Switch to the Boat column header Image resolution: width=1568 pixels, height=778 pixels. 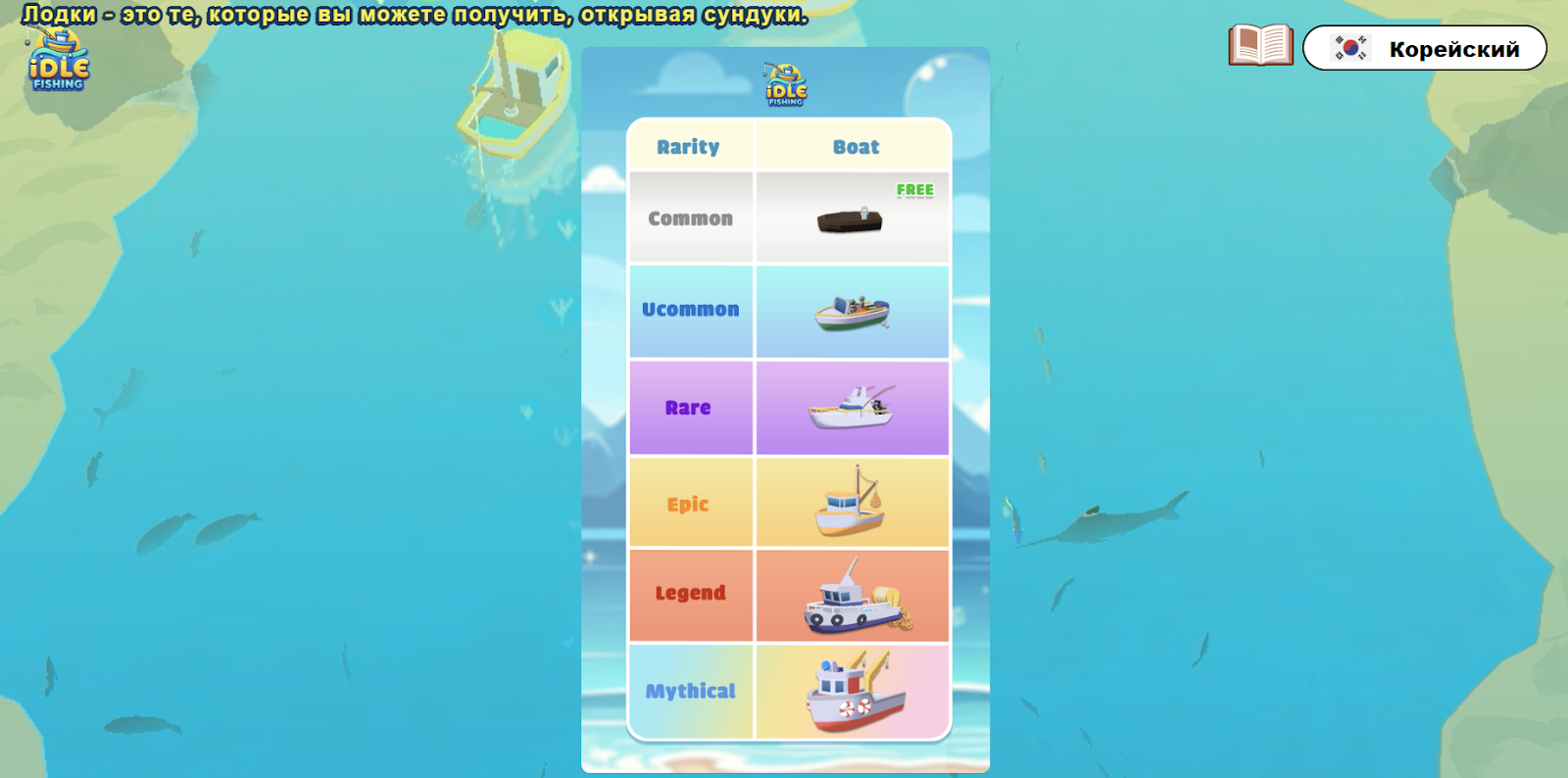[853, 146]
